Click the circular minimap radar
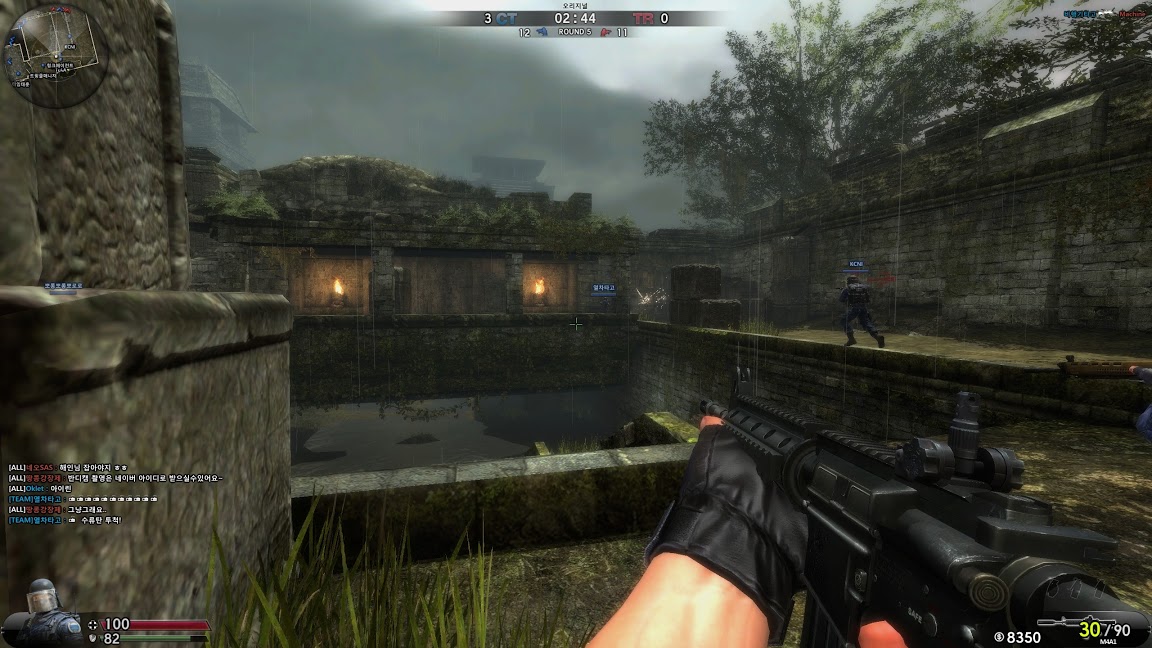 coord(56,55)
